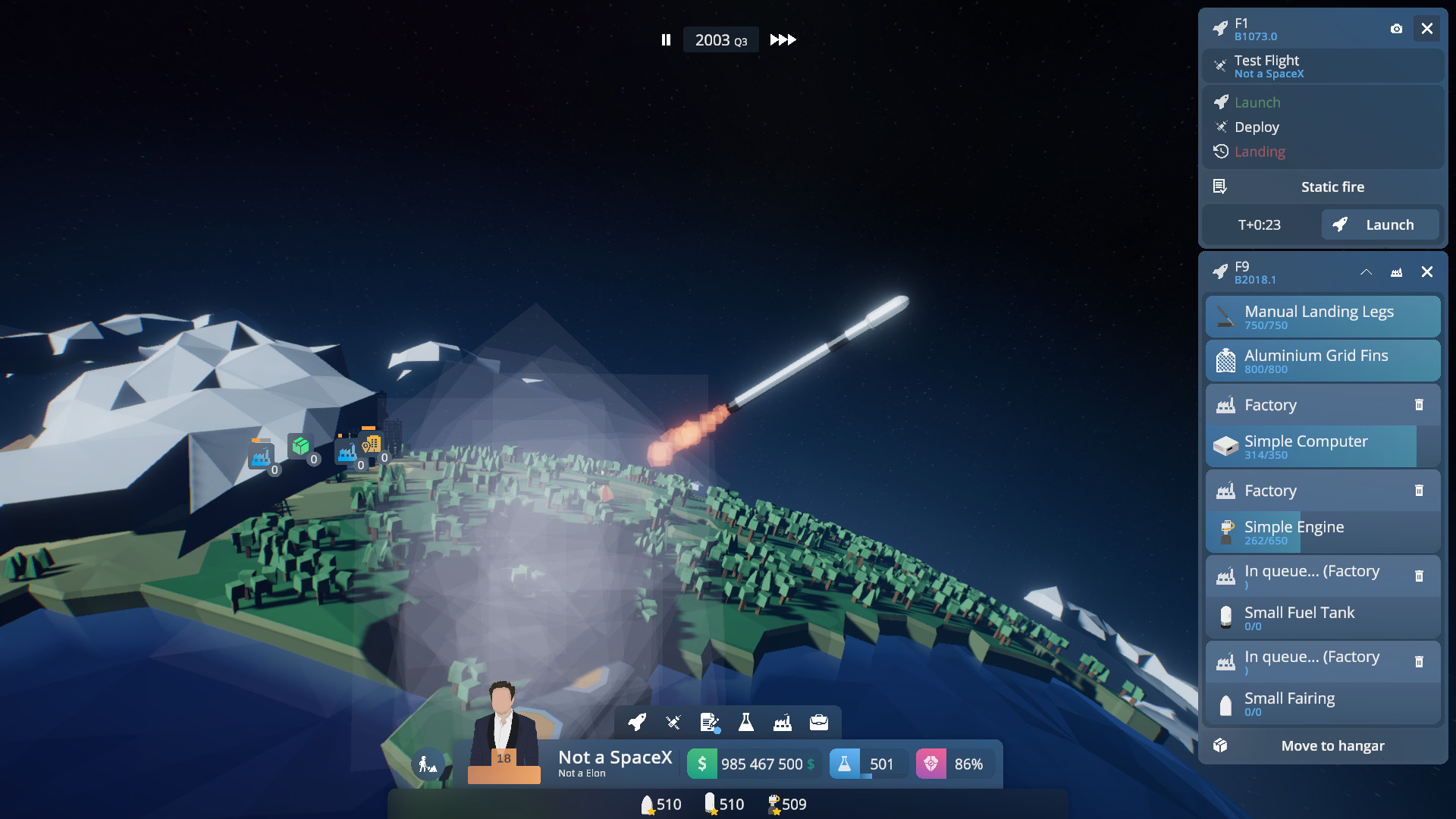
Task: Pause the game time
Action: 666,40
